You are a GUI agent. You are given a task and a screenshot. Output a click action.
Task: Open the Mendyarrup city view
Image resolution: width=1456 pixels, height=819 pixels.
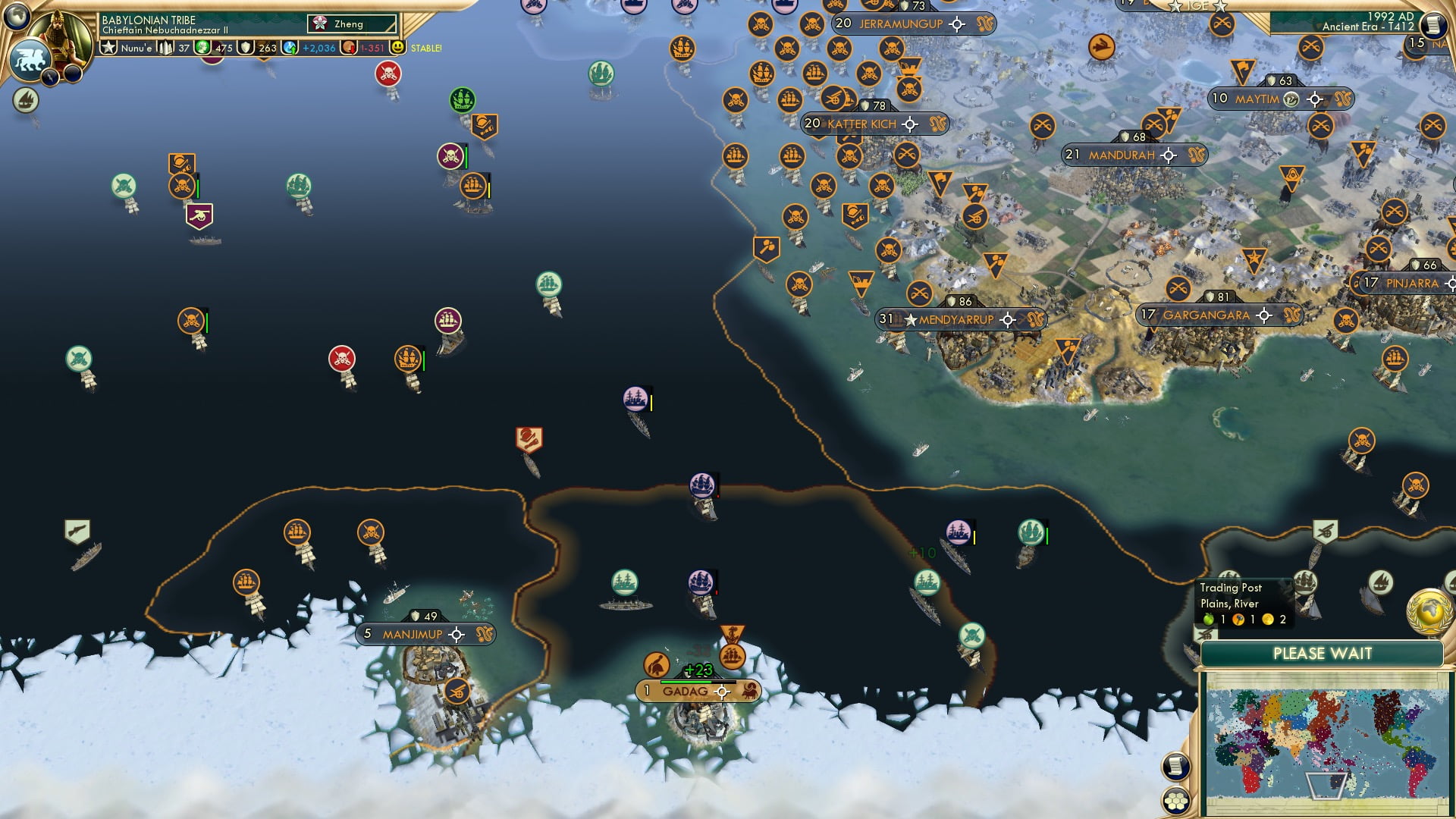point(957,319)
